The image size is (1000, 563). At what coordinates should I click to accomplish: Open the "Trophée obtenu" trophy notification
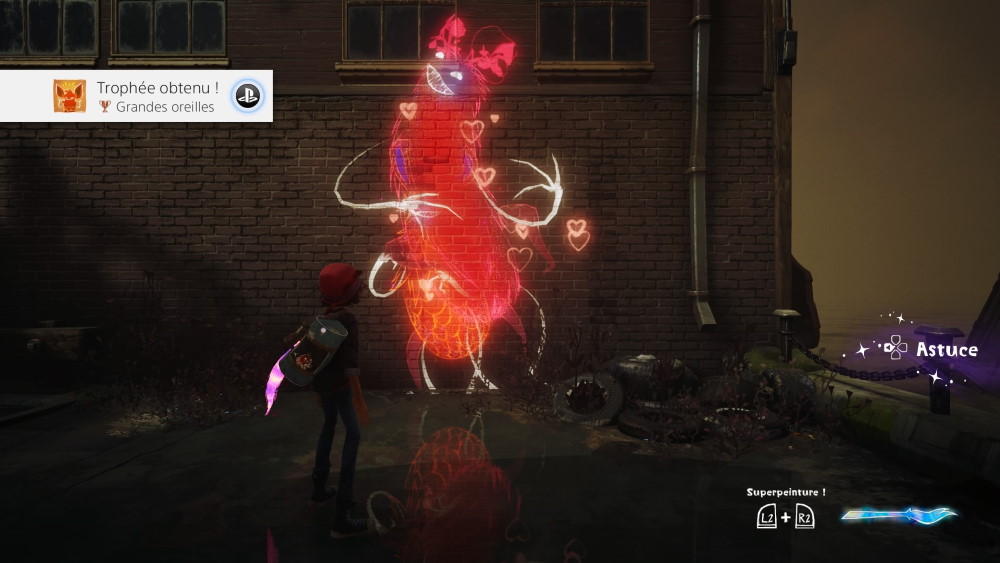click(135, 96)
